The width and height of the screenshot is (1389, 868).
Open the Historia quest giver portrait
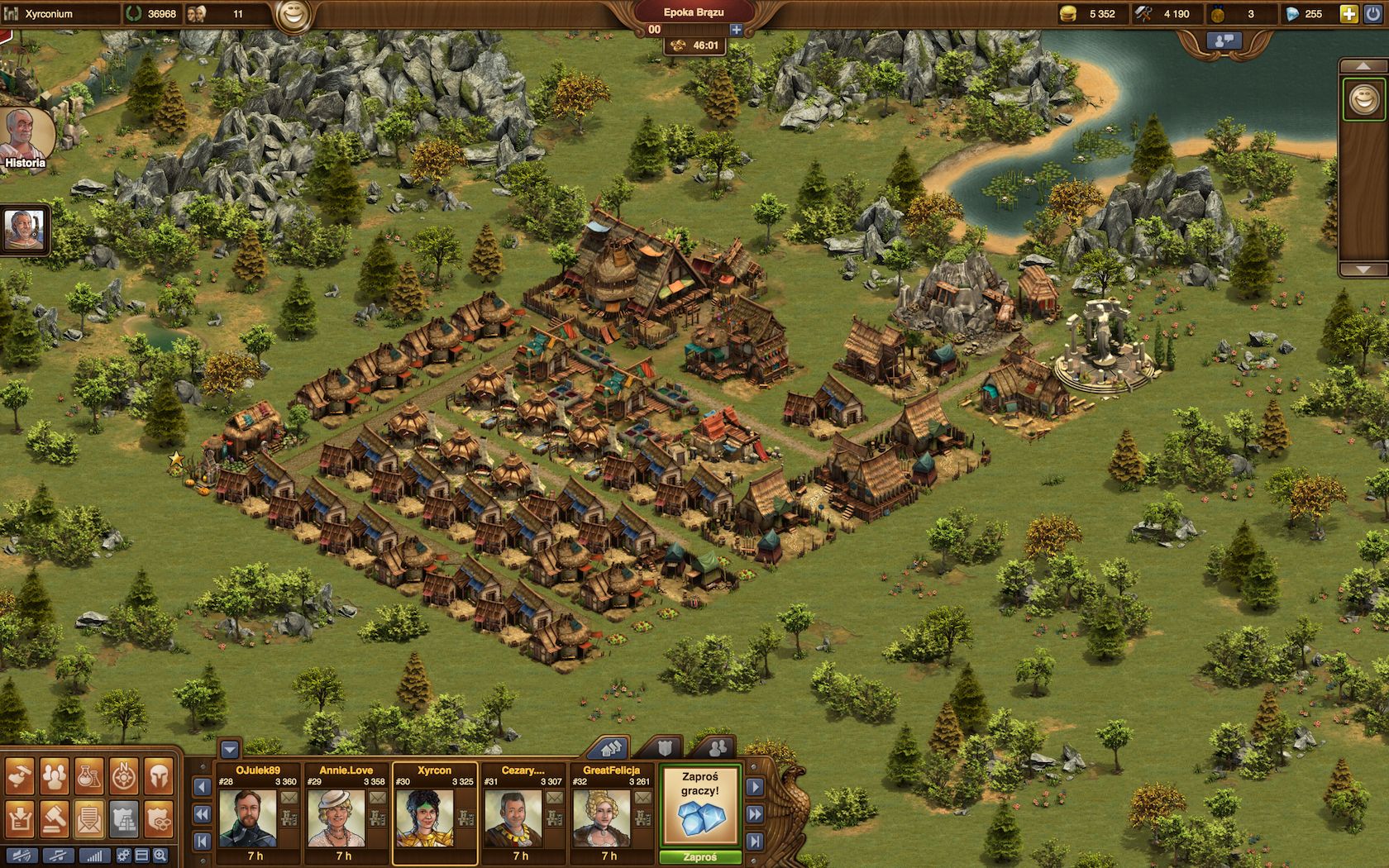point(25,136)
